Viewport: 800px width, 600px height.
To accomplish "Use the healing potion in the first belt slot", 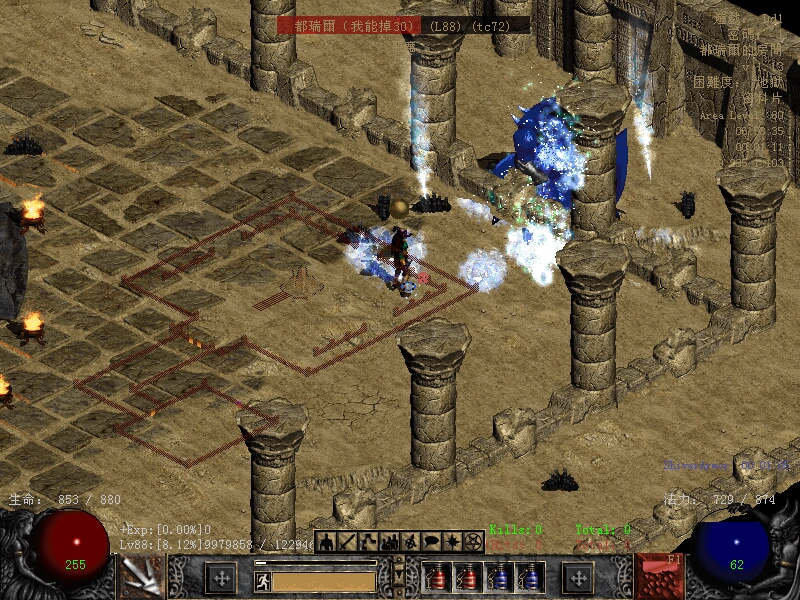I will [436, 578].
